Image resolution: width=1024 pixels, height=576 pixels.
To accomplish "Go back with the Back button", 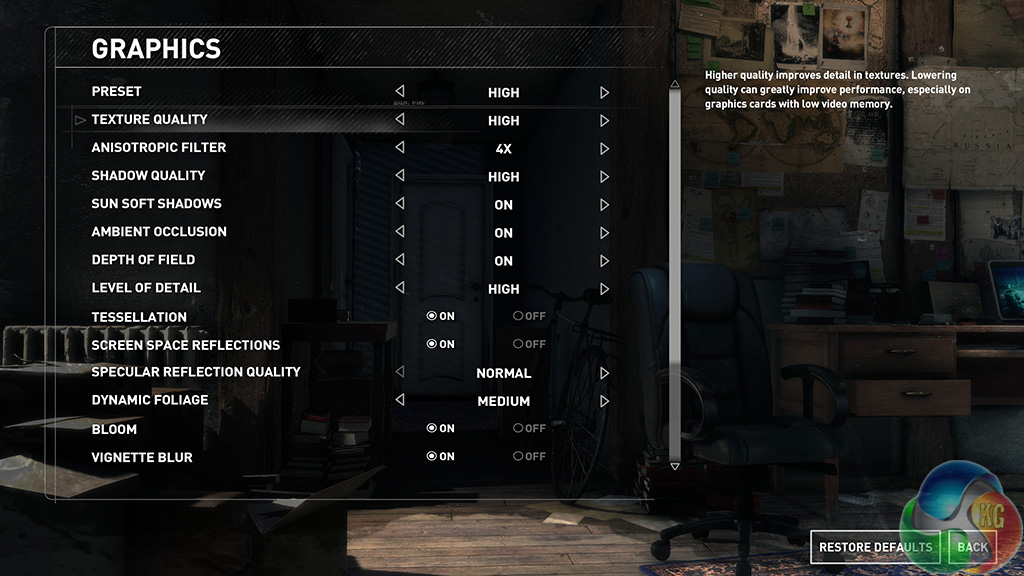I will 972,547.
